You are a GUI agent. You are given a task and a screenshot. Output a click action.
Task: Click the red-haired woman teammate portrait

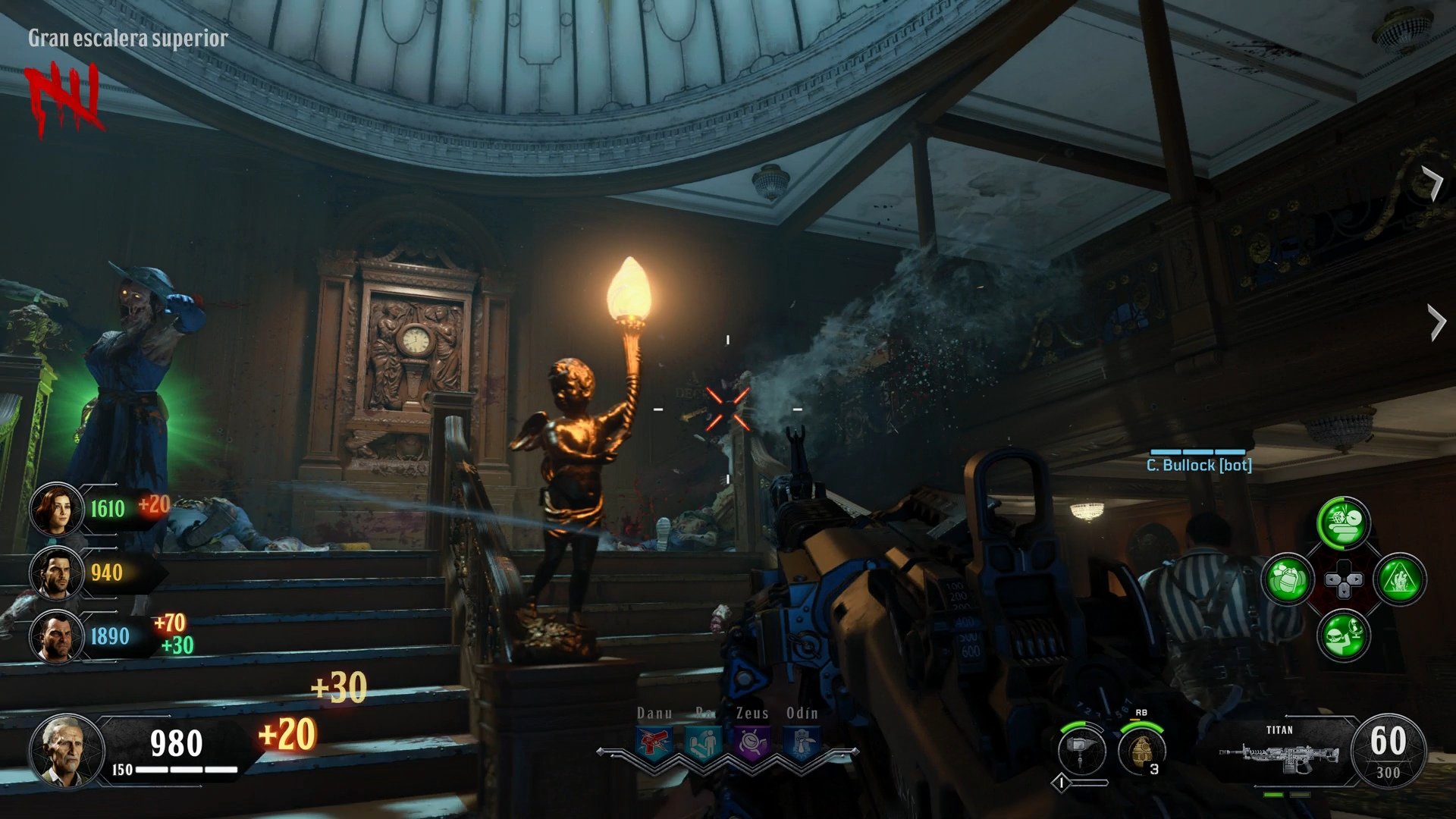tap(56, 509)
